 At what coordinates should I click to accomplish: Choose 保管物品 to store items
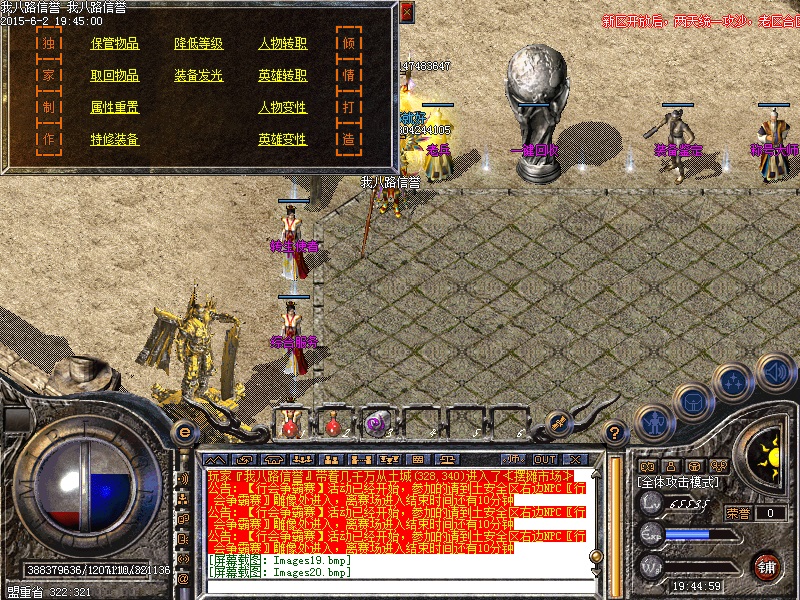point(115,44)
